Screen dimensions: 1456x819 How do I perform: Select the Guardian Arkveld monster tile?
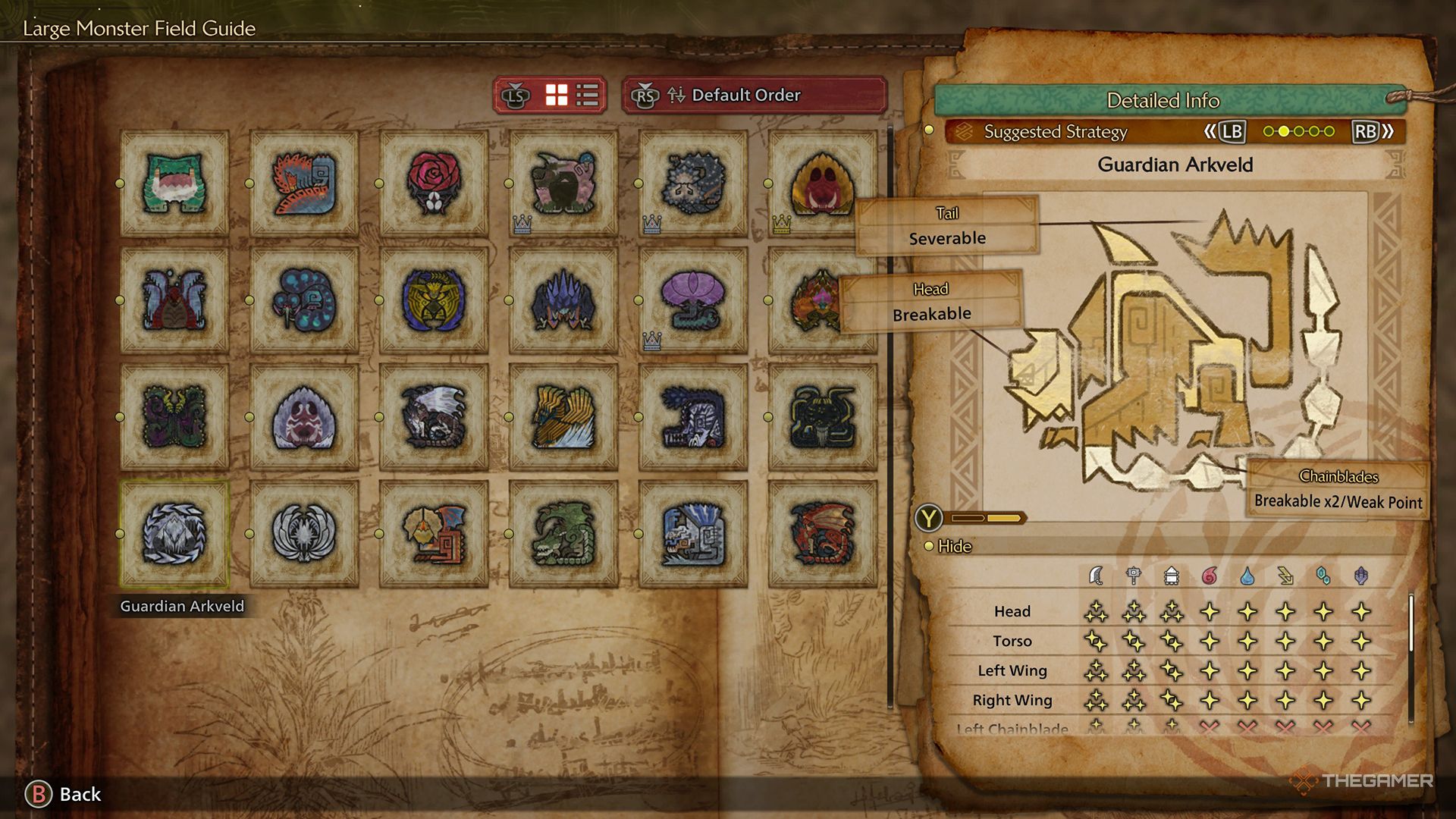click(174, 534)
